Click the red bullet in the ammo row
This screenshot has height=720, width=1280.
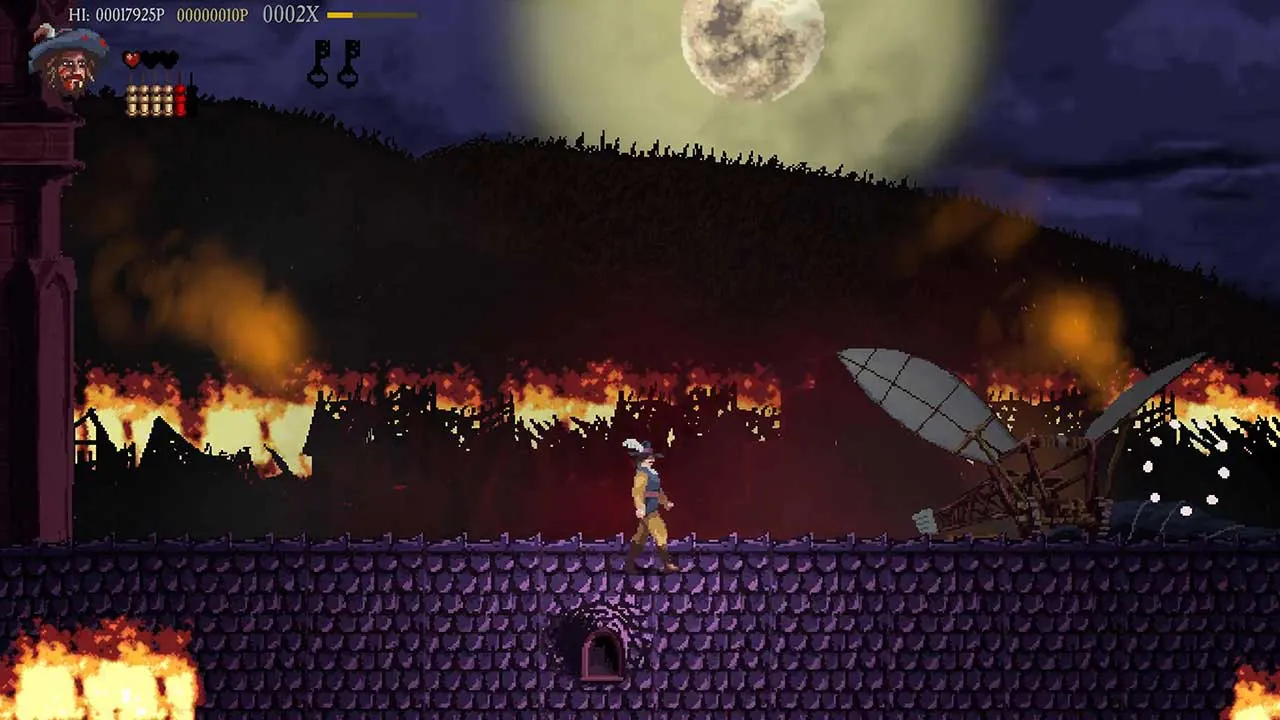(180, 98)
